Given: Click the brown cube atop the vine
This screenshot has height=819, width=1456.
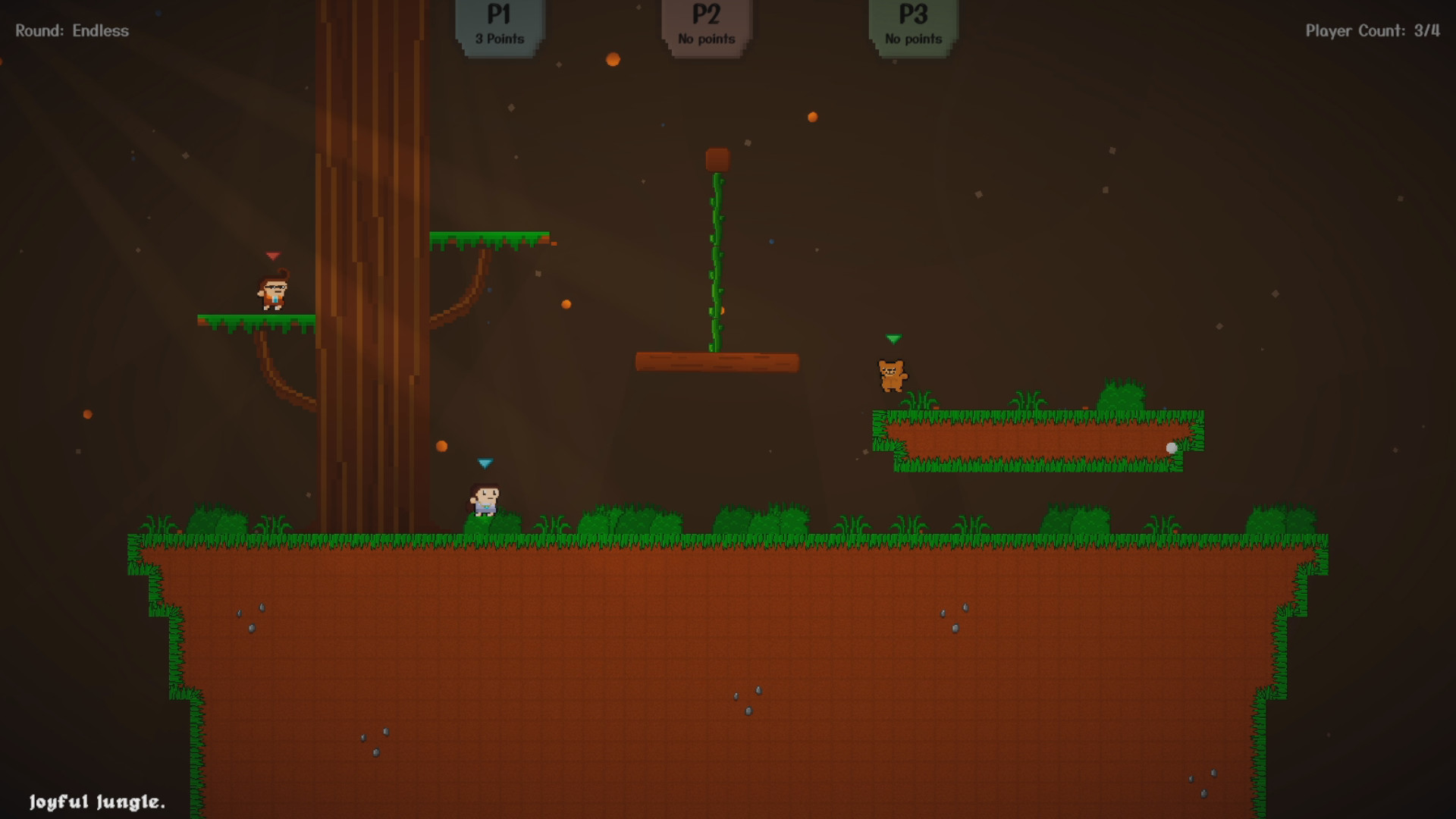Looking at the screenshot, I should pos(716,158).
